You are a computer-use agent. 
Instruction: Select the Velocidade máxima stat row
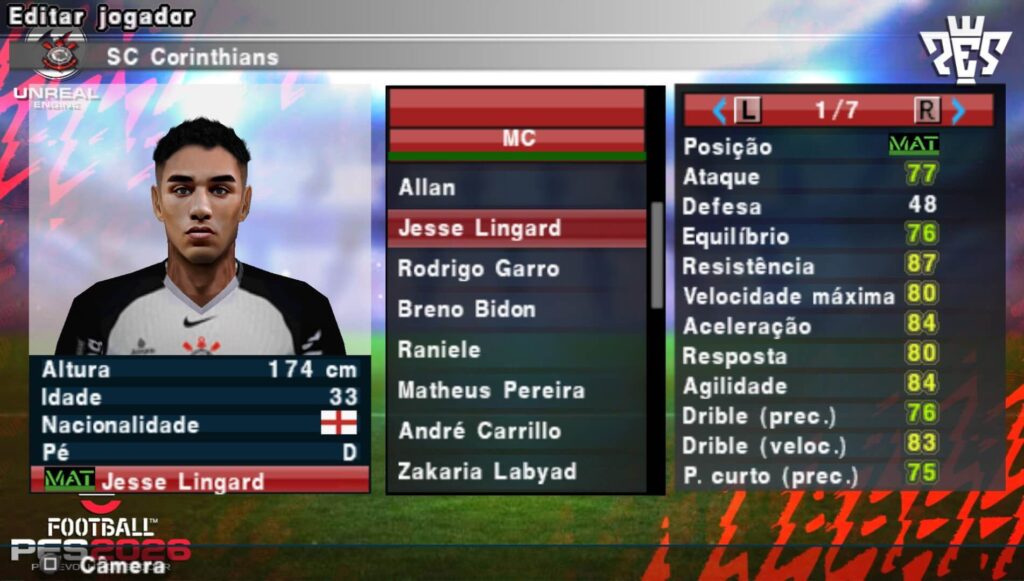pos(810,297)
